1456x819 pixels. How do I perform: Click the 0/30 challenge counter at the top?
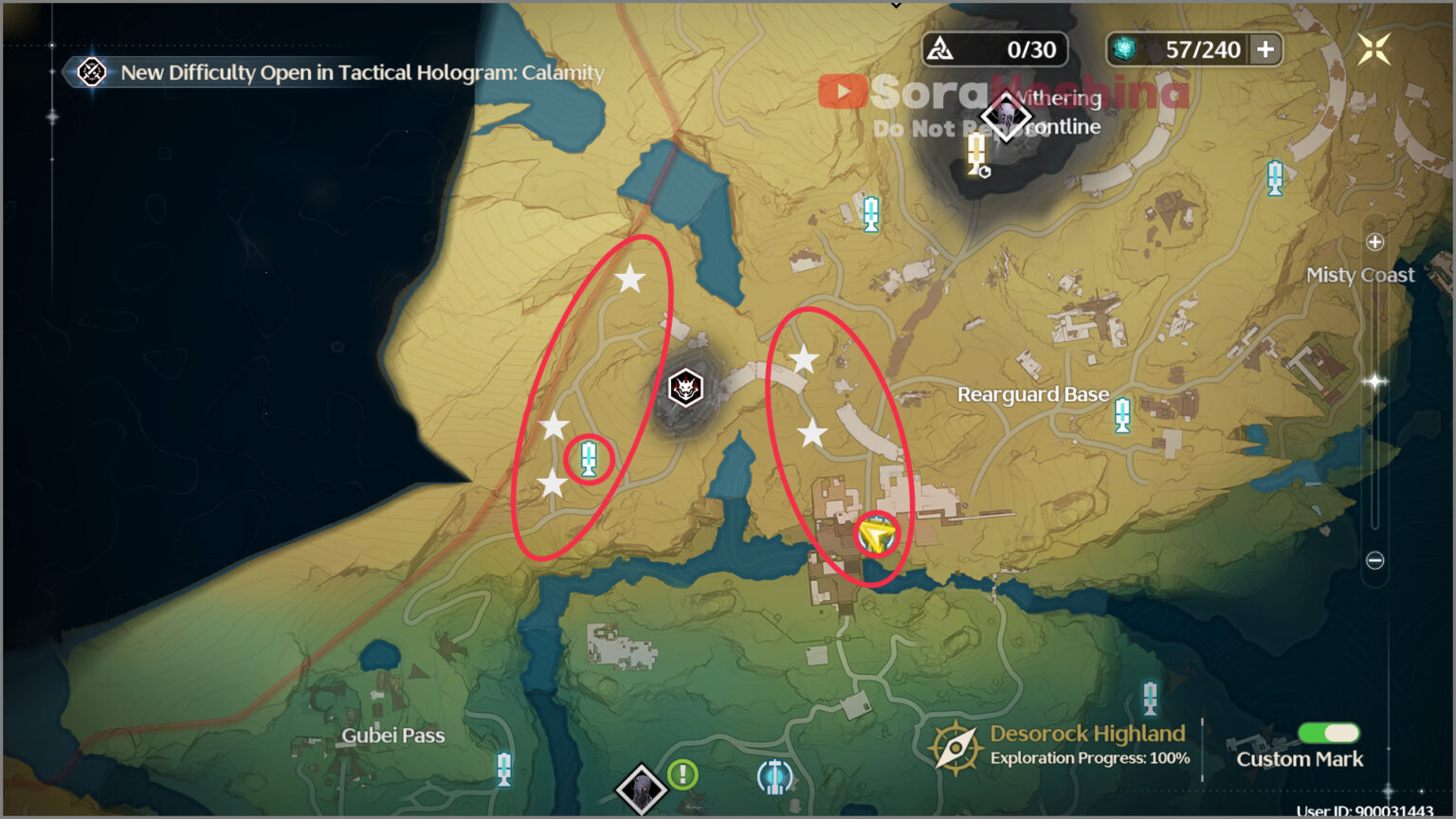point(993,48)
